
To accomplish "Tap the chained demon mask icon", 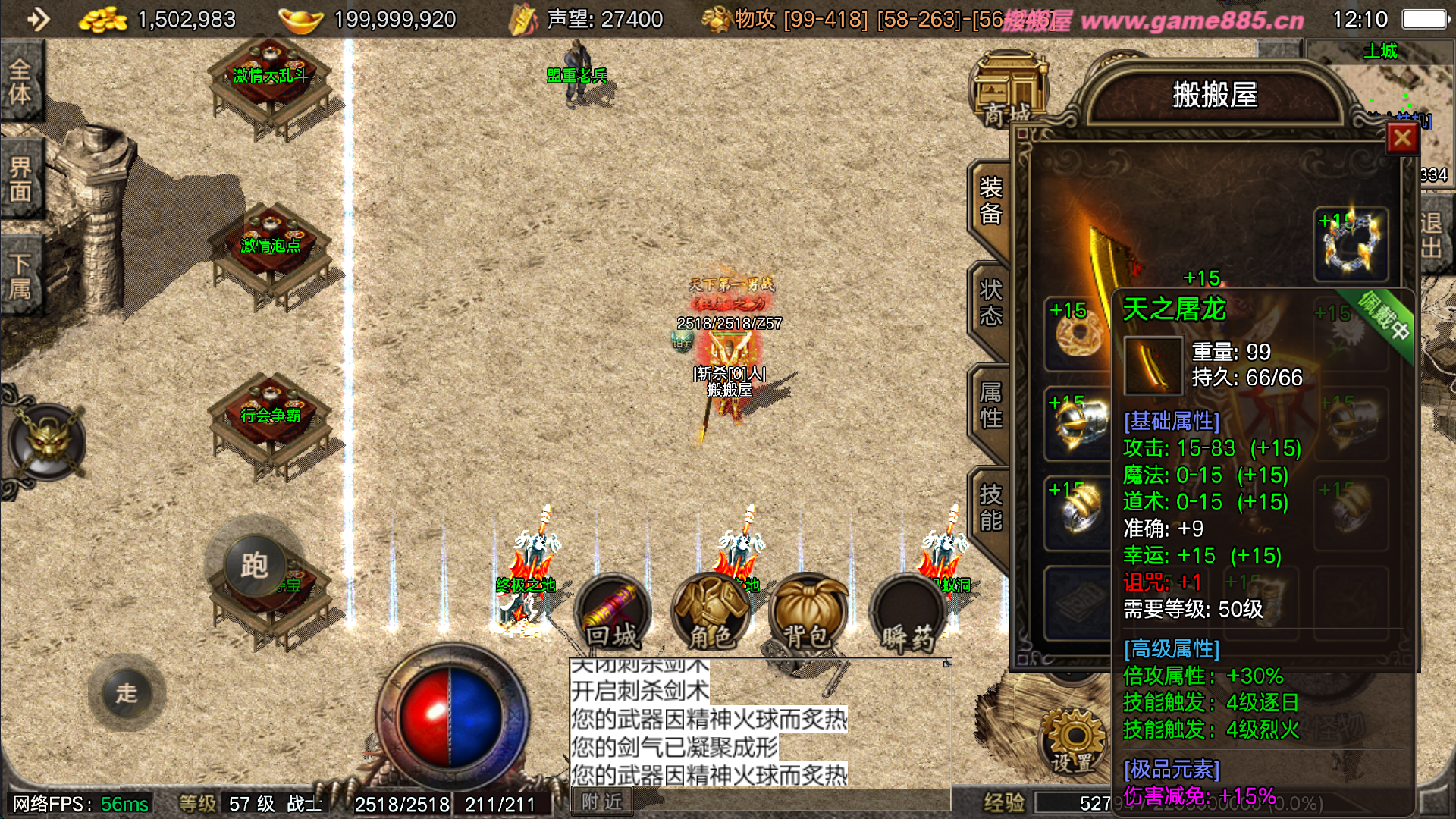I will pyautogui.click(x=47, y=442).
